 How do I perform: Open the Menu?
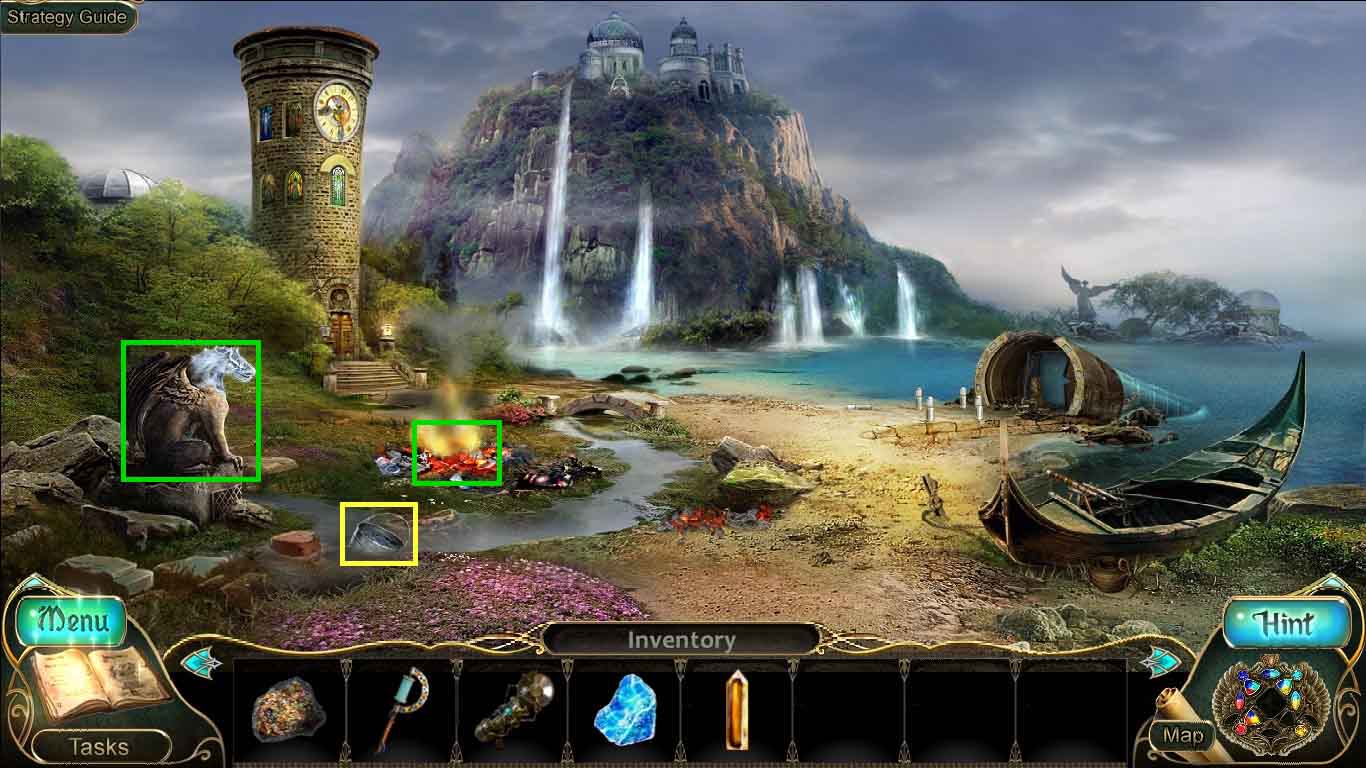tap(72, 621)
